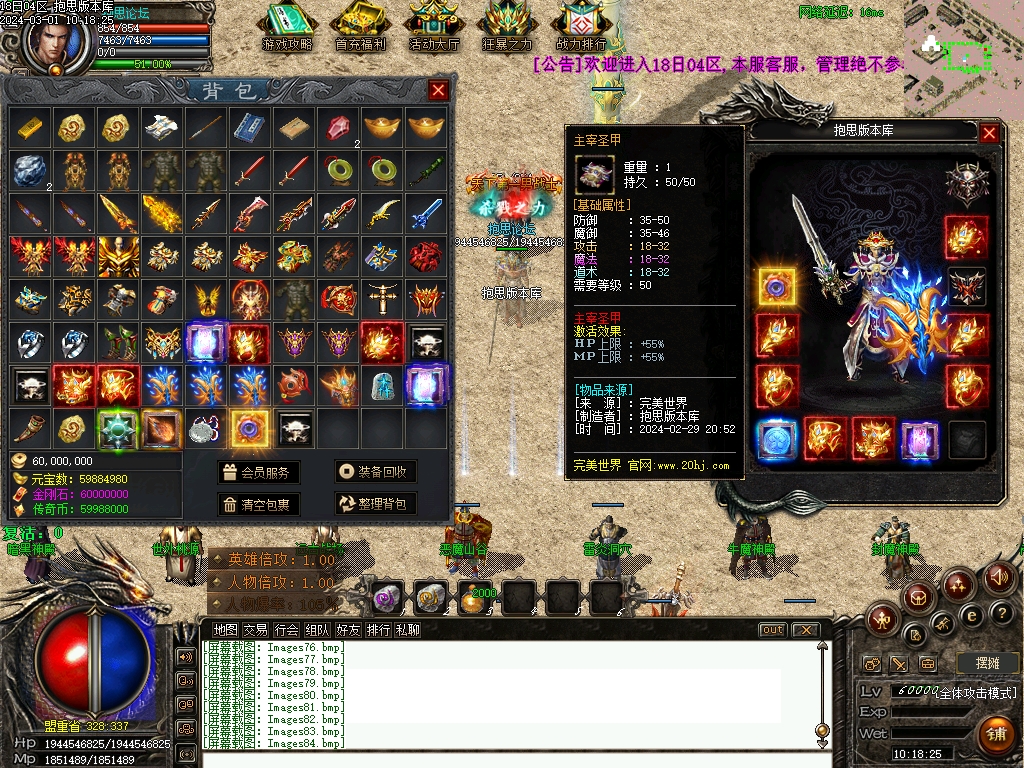Sort items with 整理背包 button
The height and width of the screenshot is (768, 1024).
click(x=375, y=504)
